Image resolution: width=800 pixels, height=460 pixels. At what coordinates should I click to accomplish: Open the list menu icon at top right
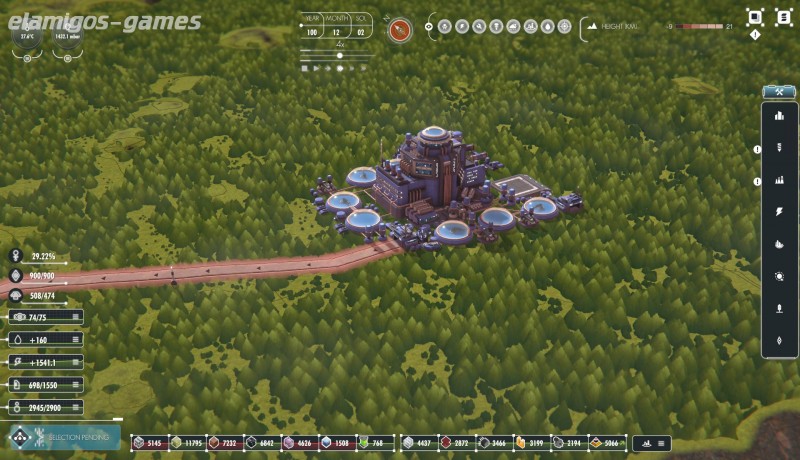click(783, 16)
